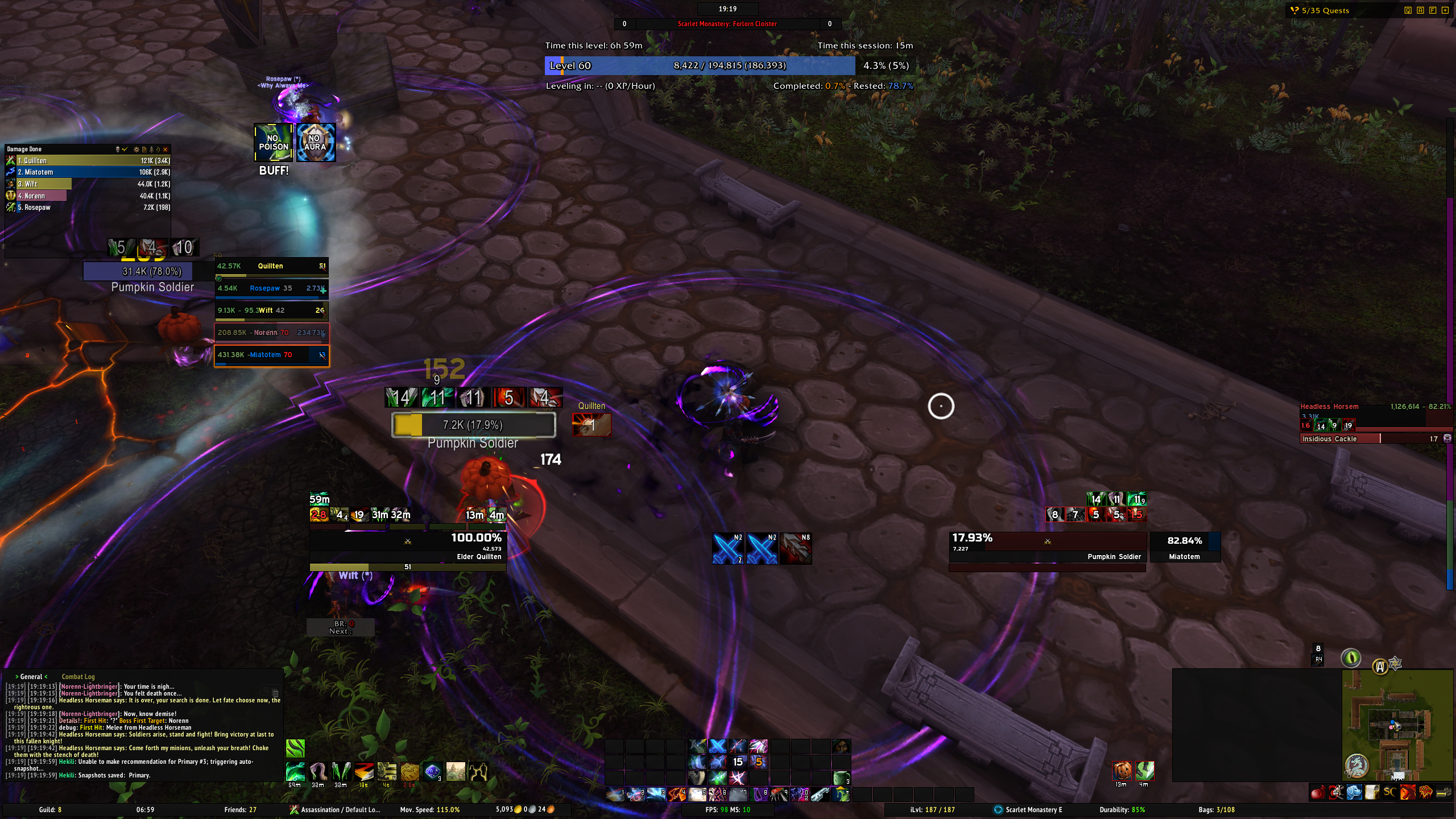Click the NO POISON reminder icon

click(x=274, y=143)
